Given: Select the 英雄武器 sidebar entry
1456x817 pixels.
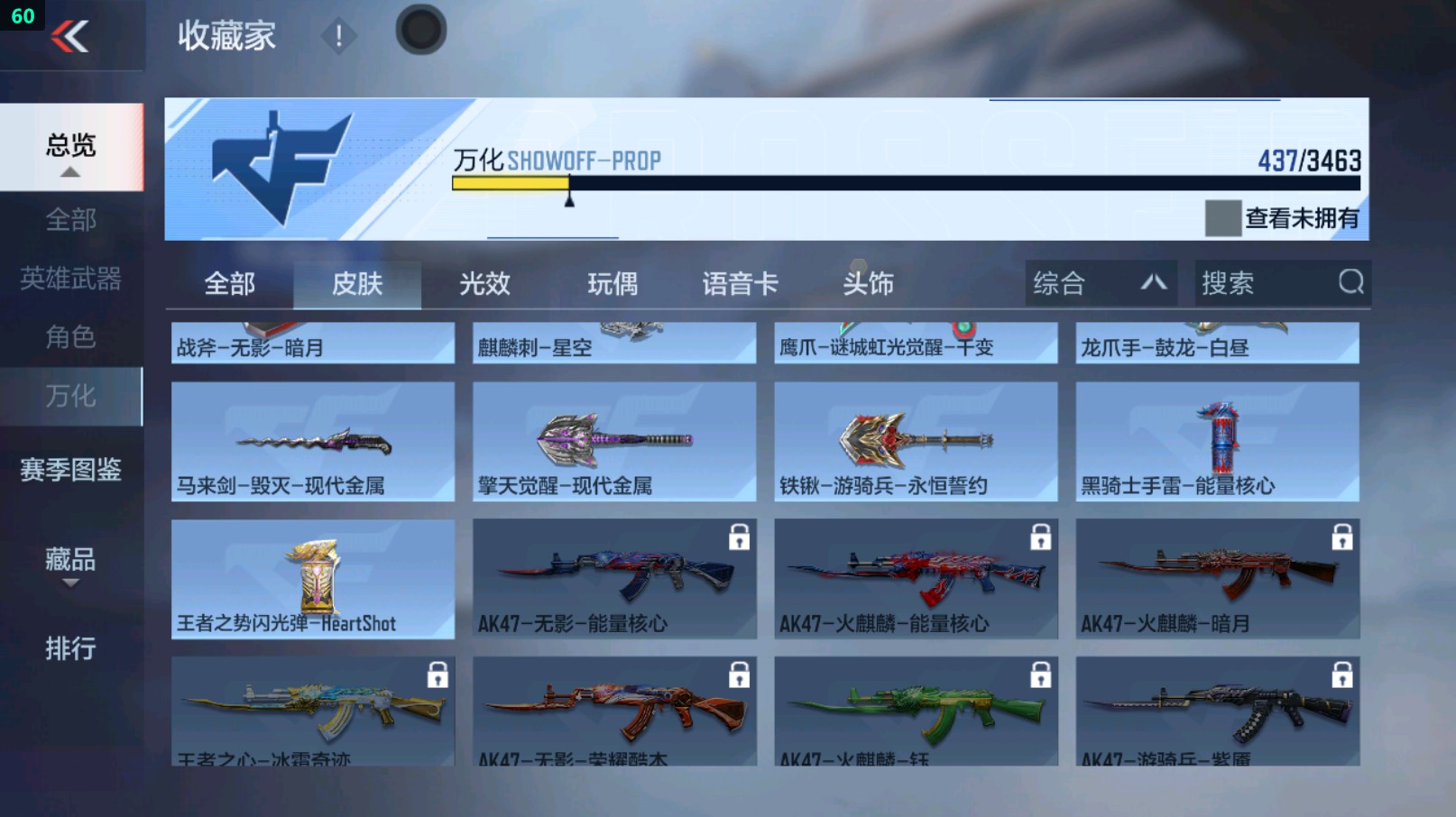Looking at the screenshot, I should (x=72, y=280).
